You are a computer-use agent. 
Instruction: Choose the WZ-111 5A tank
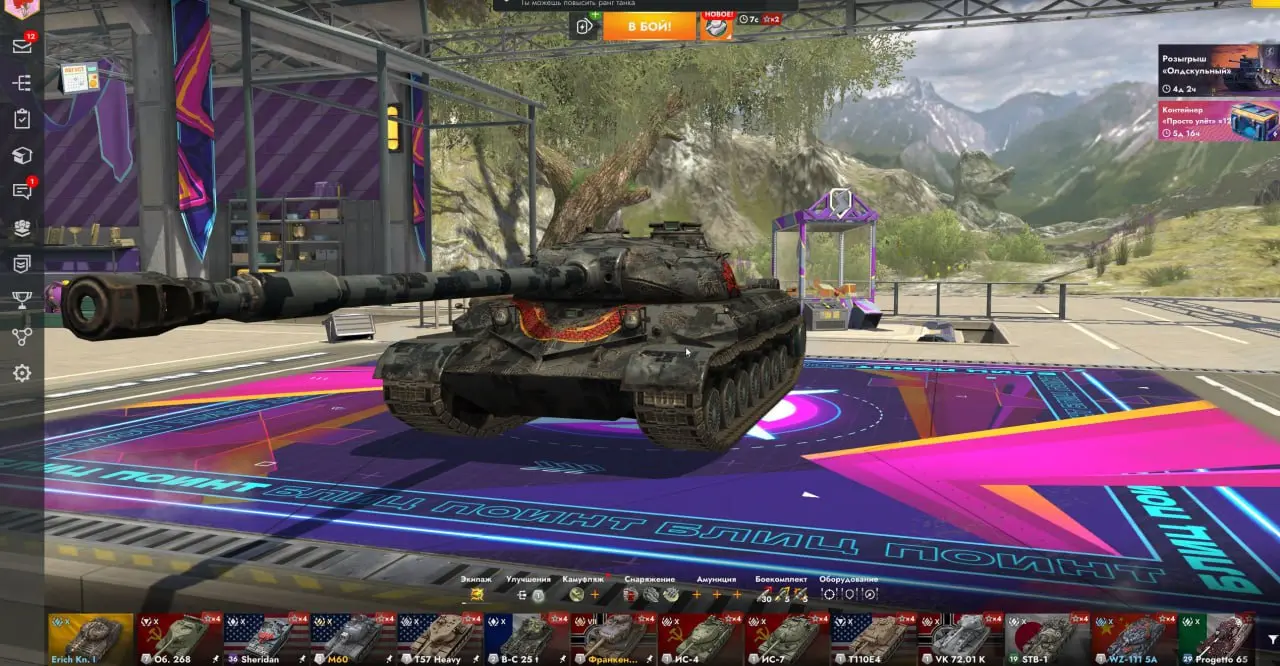[x=1133, y=638]
